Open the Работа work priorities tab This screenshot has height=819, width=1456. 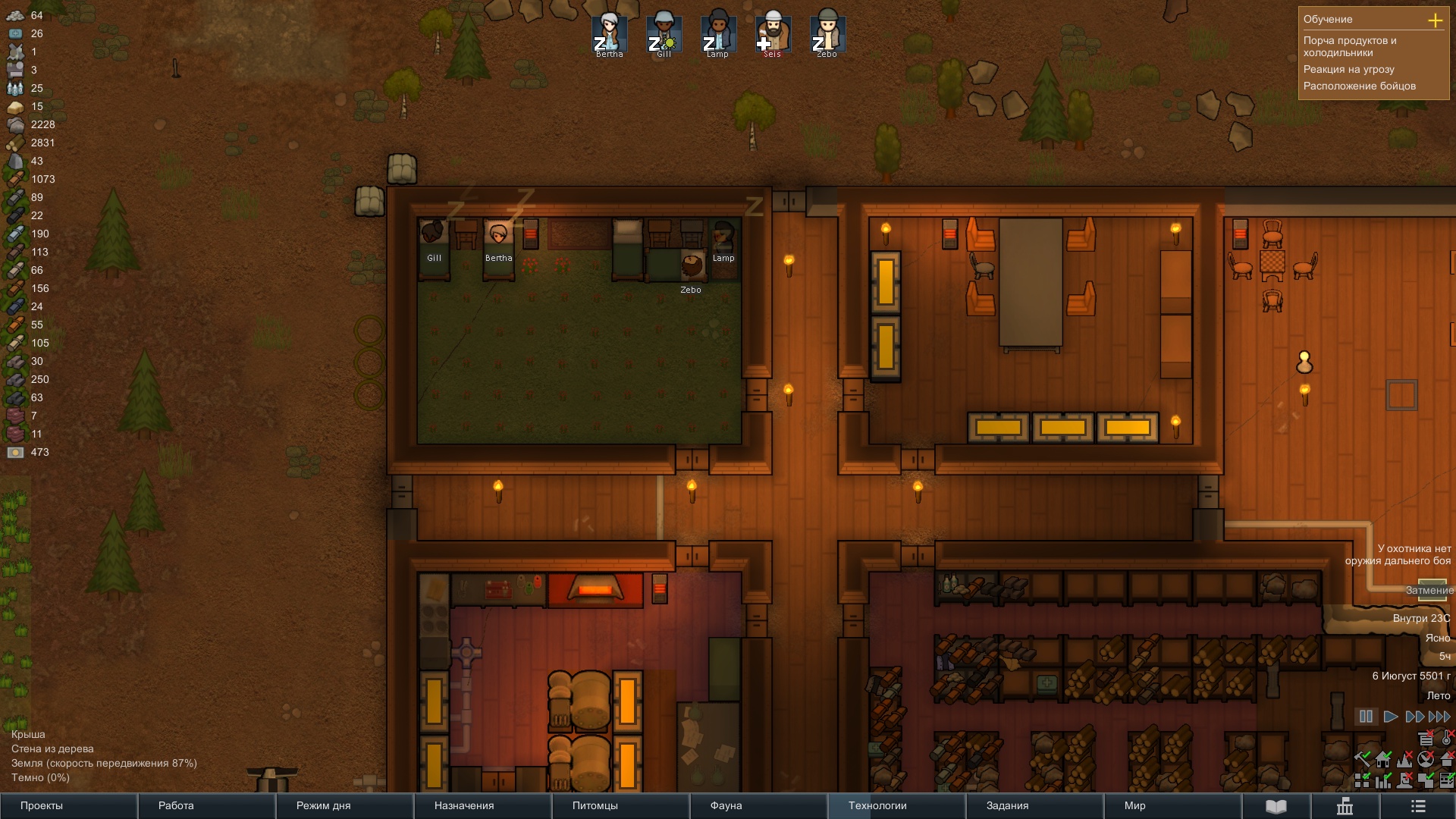point(206,805)
